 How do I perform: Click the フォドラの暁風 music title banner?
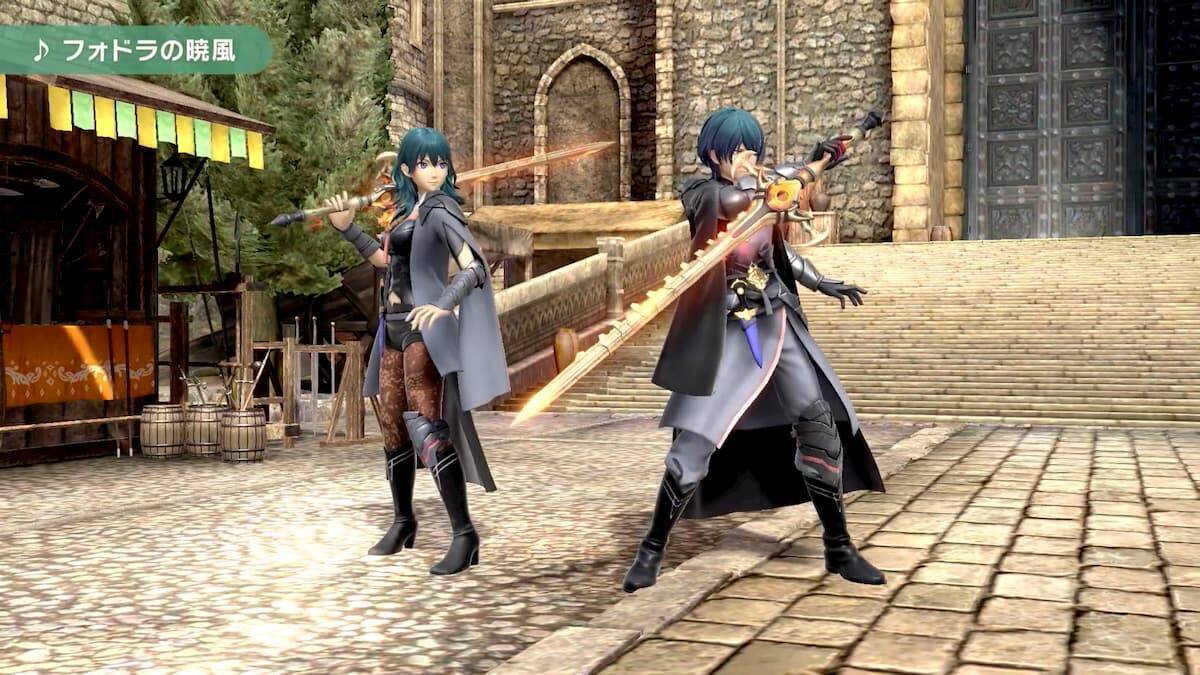pyautogui.click(x=135, y=50)
